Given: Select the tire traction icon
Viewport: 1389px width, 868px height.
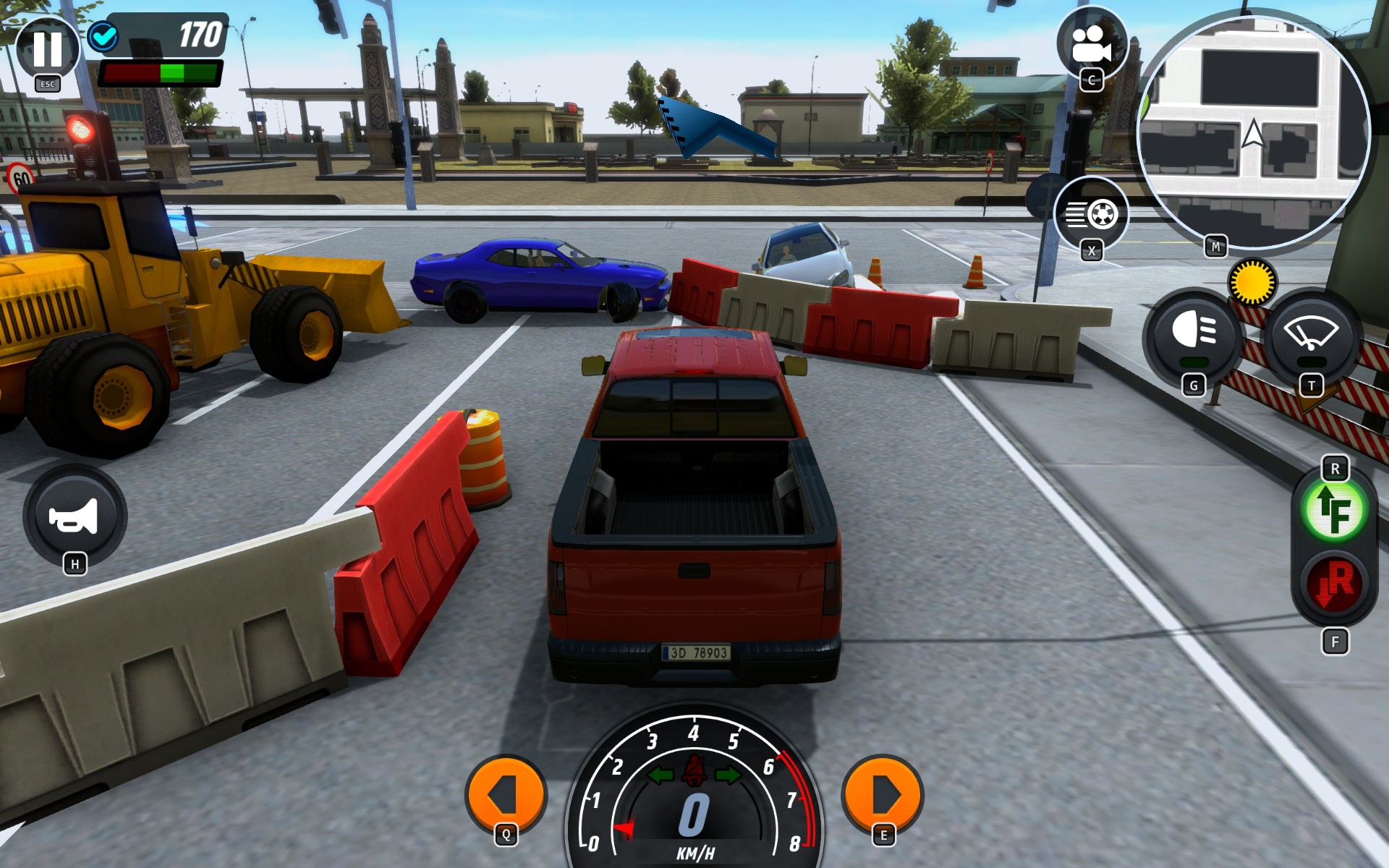Looking at the screenshot, I should click(x=1089, y=213).
